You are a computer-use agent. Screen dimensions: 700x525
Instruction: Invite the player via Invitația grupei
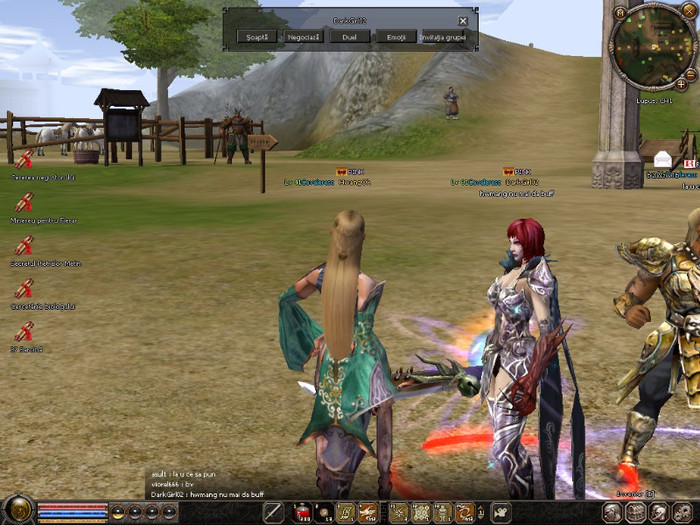[x=443, y=36]
